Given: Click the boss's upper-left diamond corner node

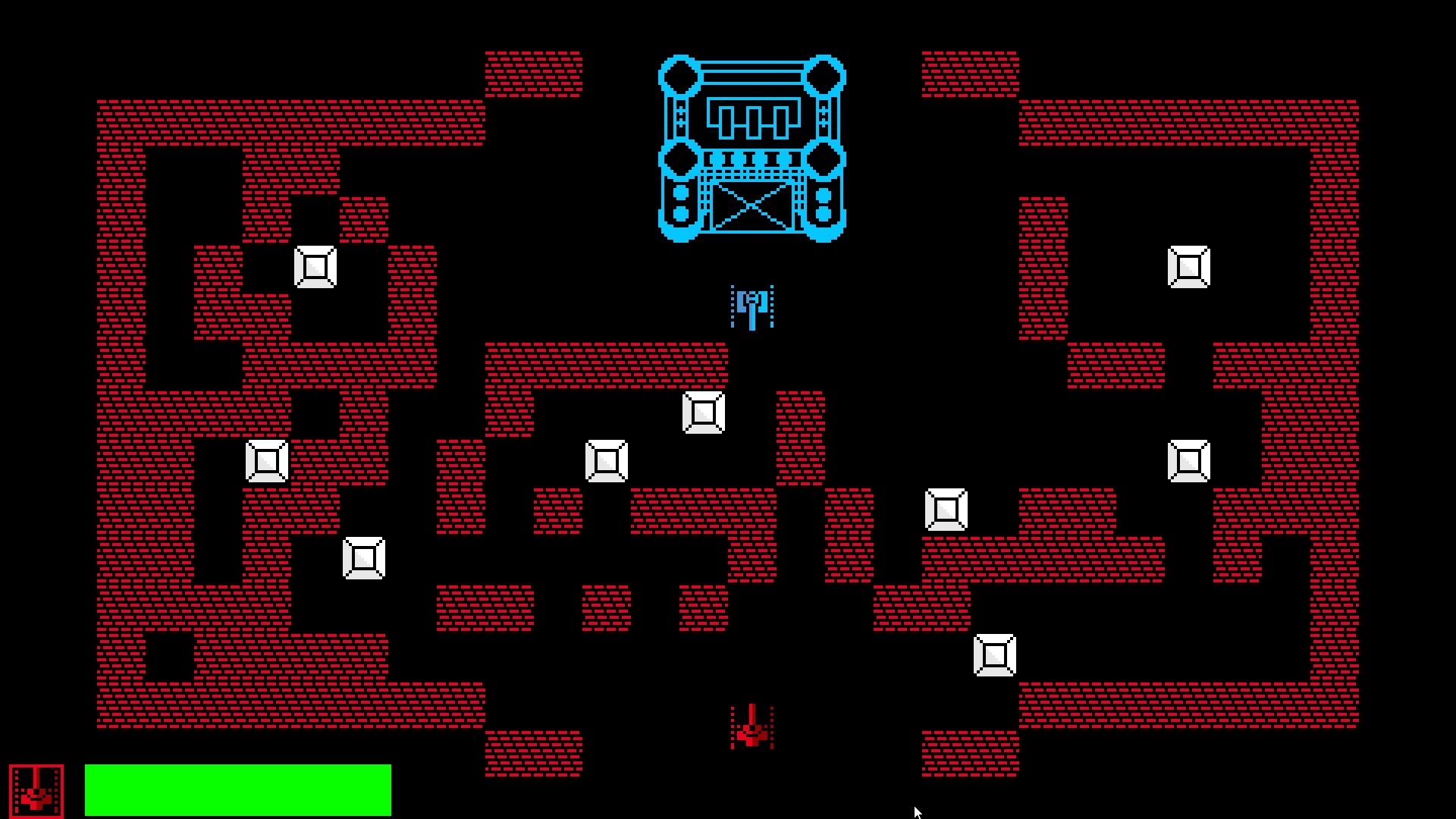Looking at the screenshot, I should coord(680,76).
